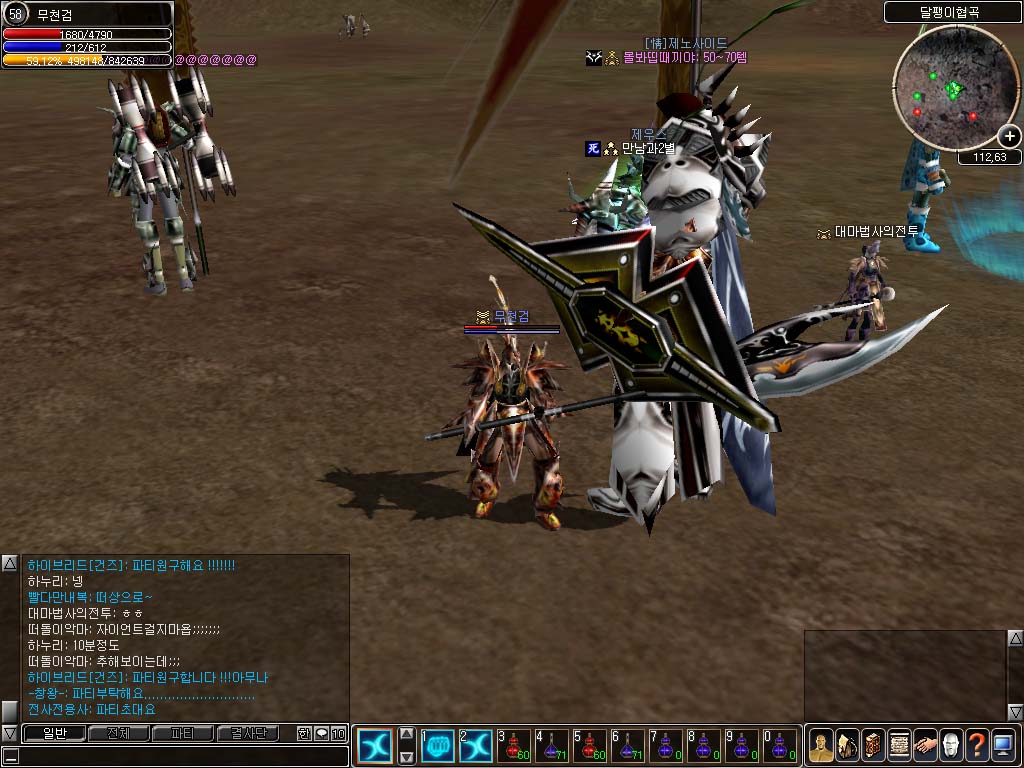Switch to the 전체 chat tab
This screenshot has width=1024, height=768.
(x=118, y=734)
